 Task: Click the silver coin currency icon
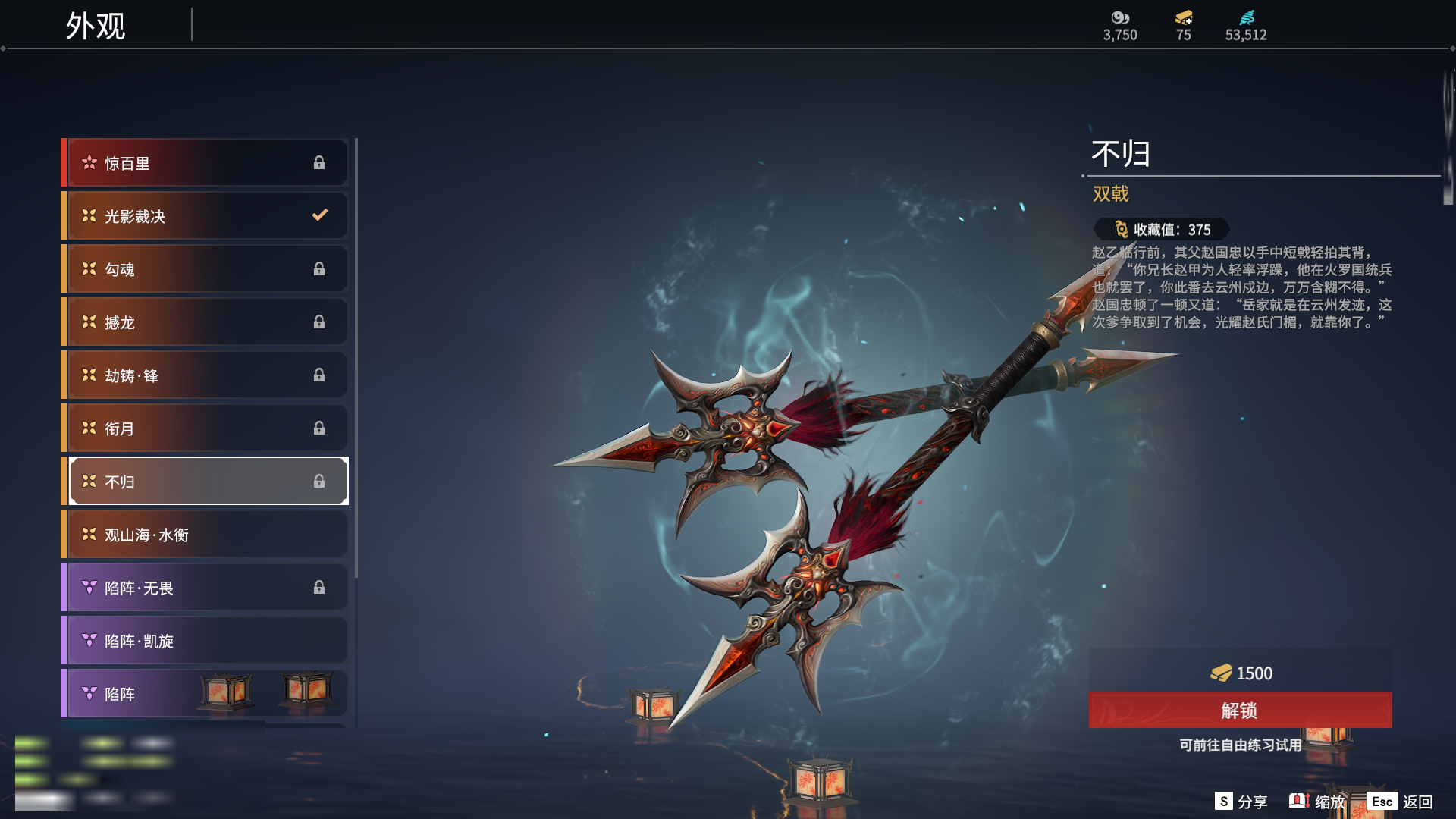pos(1119,18)
